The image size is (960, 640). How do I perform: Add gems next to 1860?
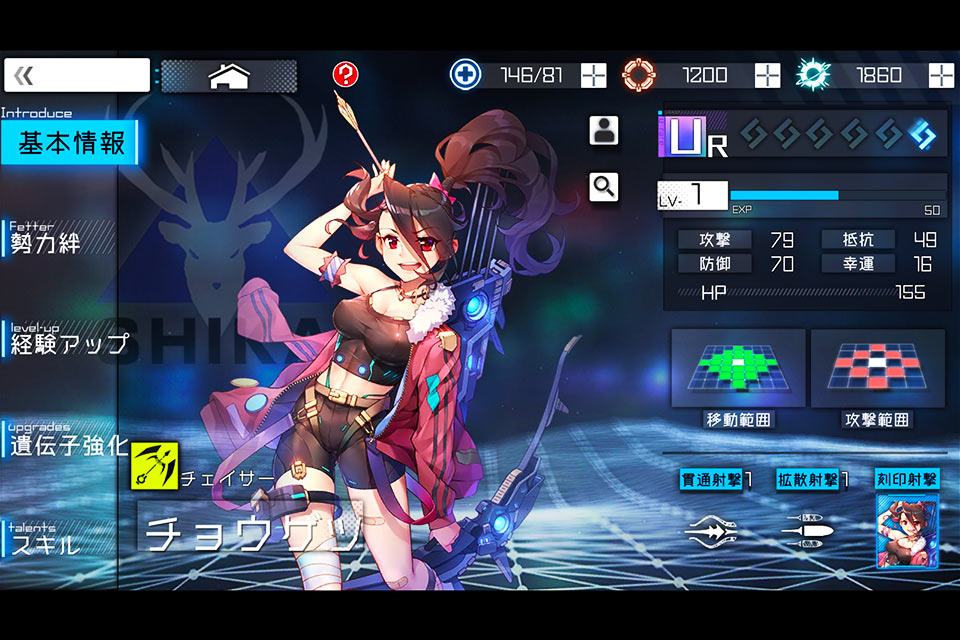[x=941, y=75]
